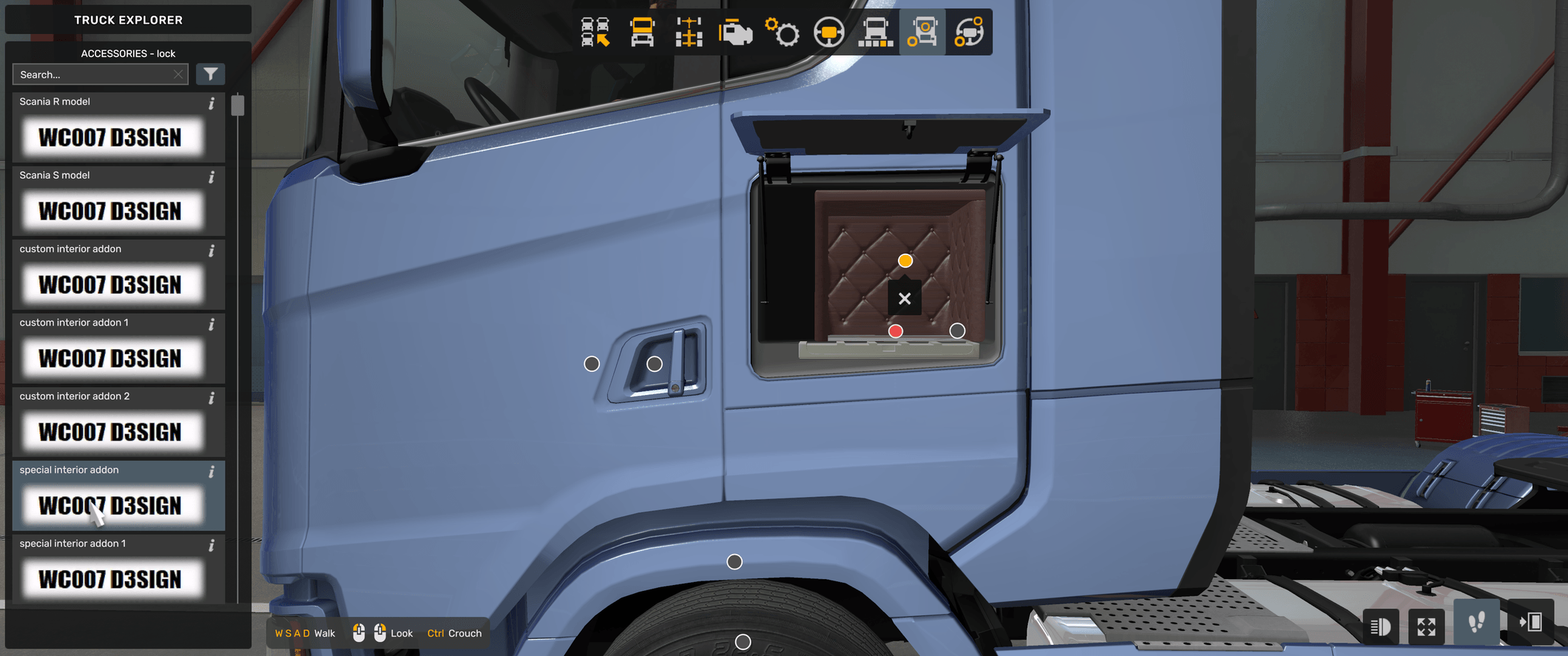Screen dimensions: 1568x656
Task: Open info for special interior addon 1
Action: pyautogui.click(x=212, y=545)
